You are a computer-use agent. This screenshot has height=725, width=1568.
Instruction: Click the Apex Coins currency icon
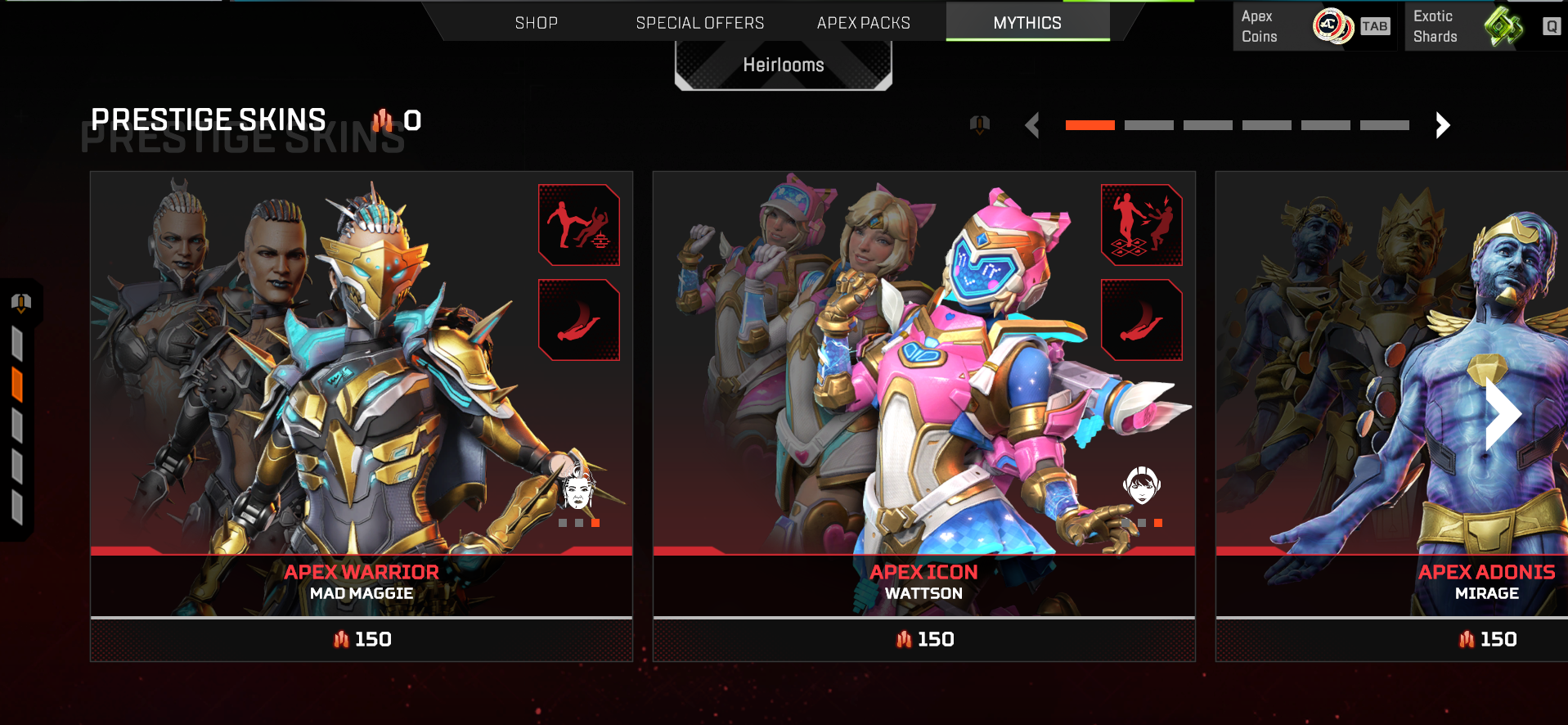(x=1332, y=25)
